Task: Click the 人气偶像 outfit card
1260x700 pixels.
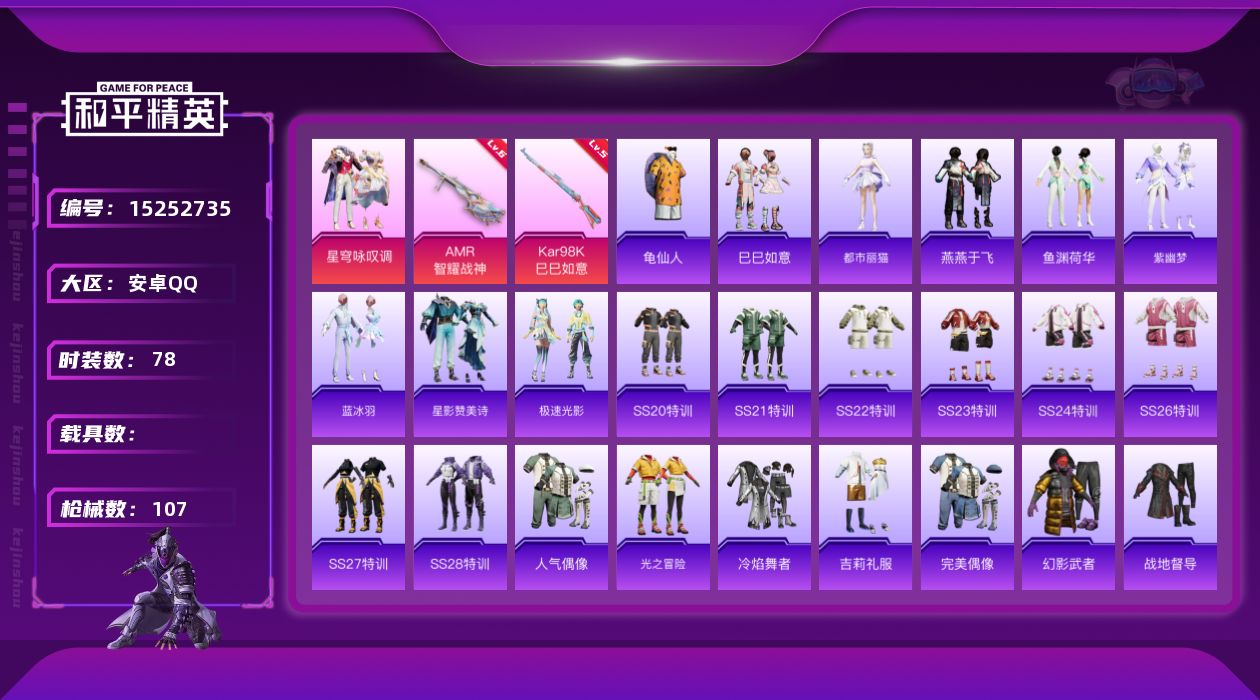Action: (x=561, y=517)
